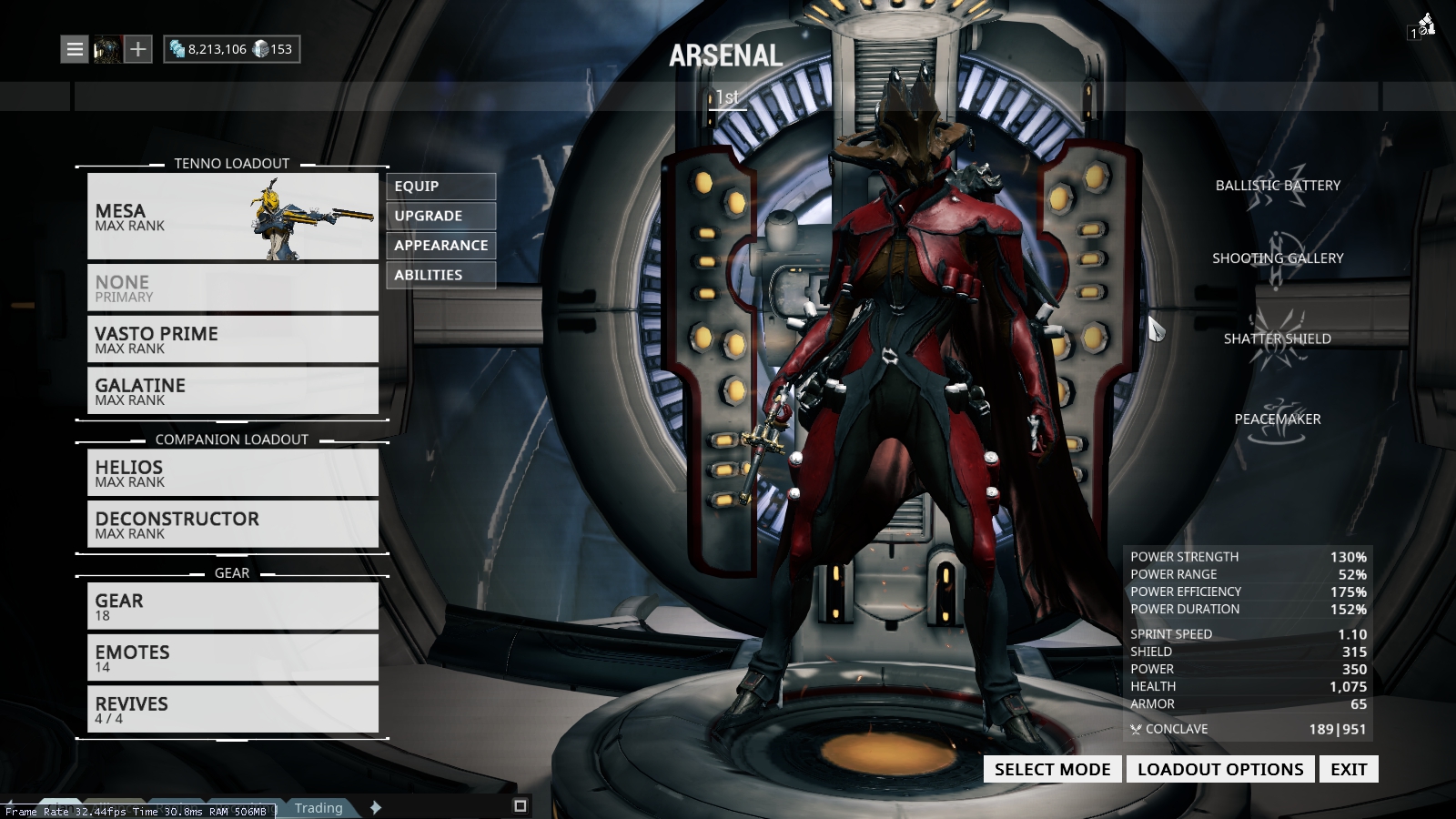The width and height of the screenshot is (1456, 819).
Task: Click the plus icon beside the player avatar
Action: tap(137, 49)
